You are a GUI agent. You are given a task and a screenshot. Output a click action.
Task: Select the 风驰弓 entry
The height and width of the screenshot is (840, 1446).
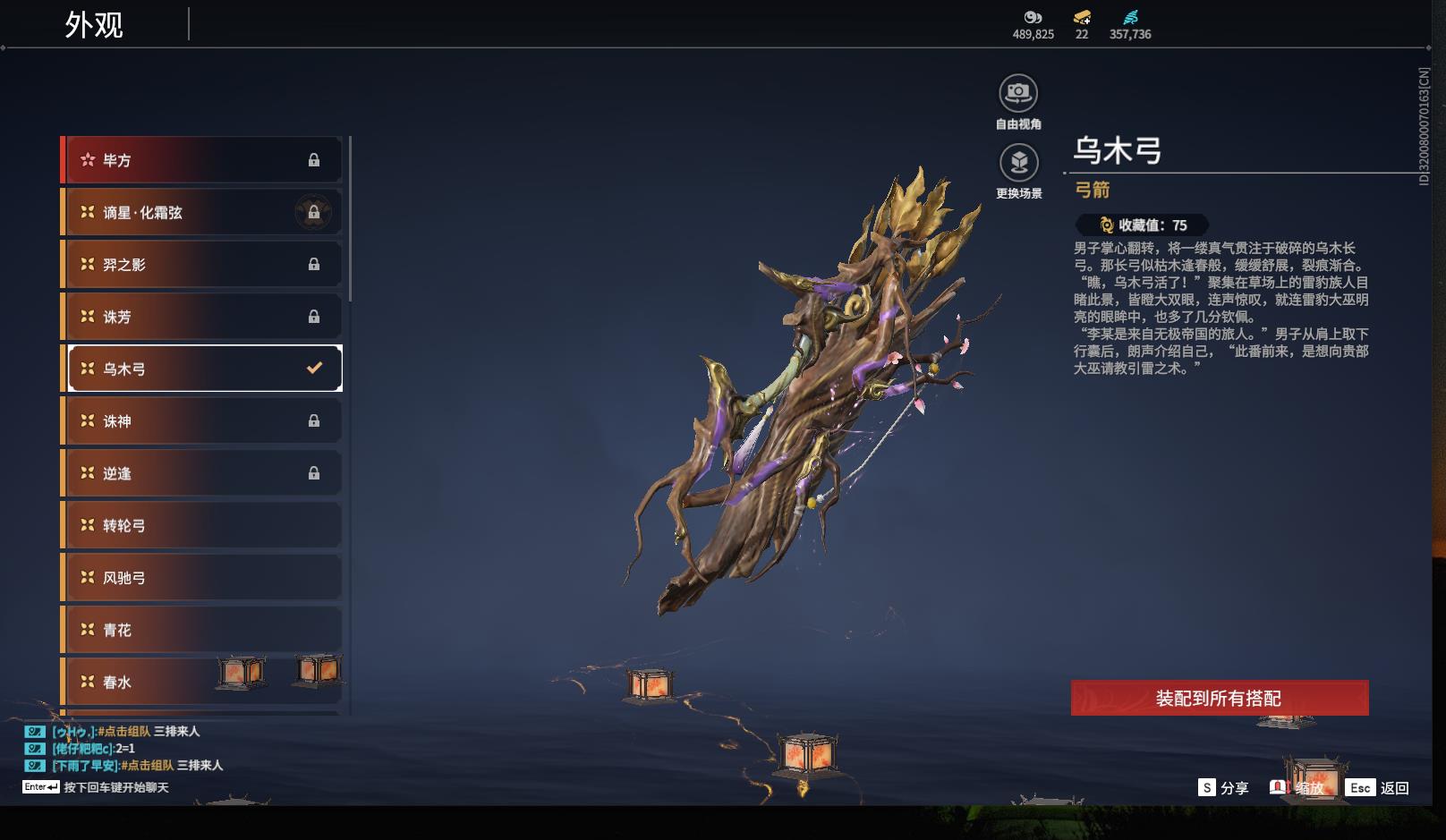point(202,578)
